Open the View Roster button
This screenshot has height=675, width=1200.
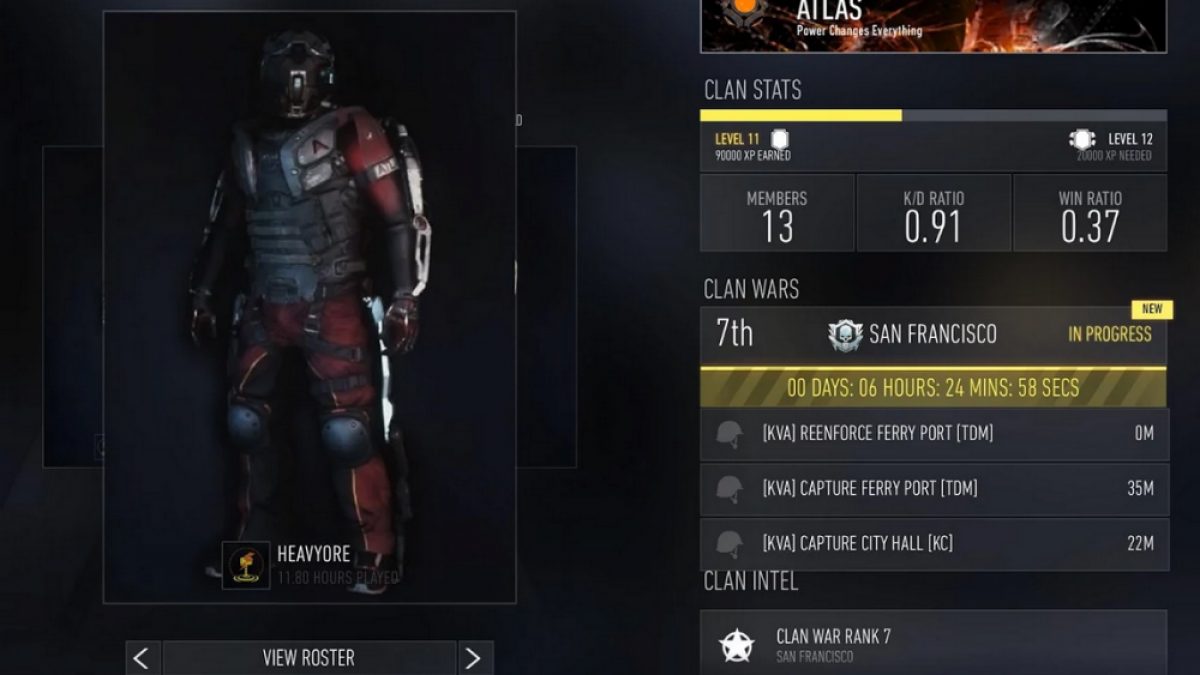[308, 657]
